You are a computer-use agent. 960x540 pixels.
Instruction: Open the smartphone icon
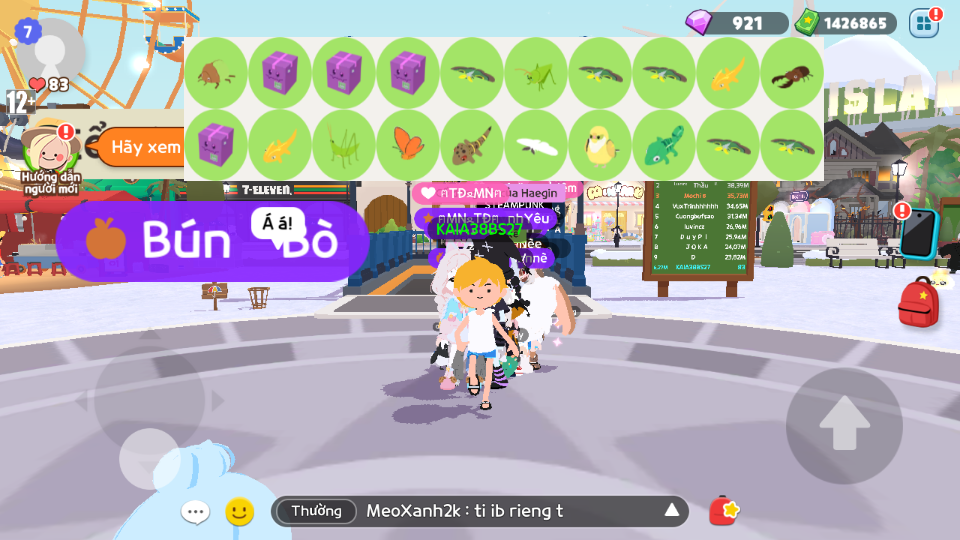pos(917,233)
